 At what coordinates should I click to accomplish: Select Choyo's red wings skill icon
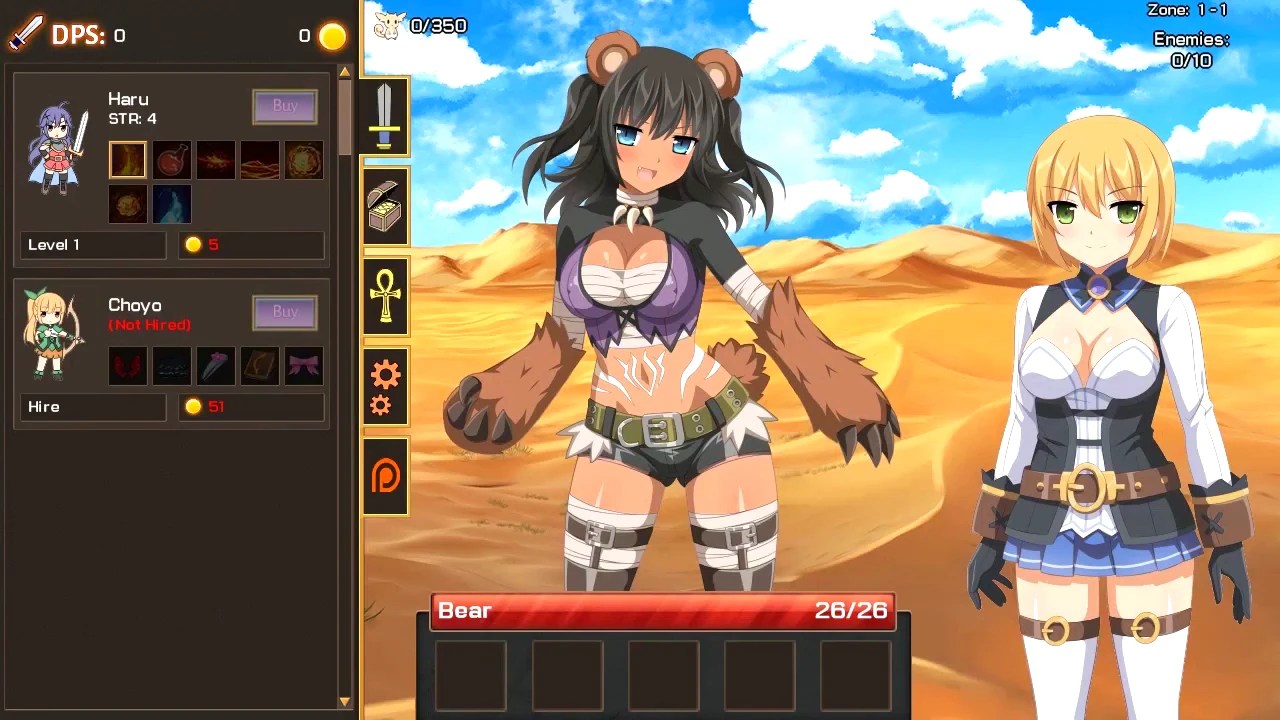(x=128, y=366)
